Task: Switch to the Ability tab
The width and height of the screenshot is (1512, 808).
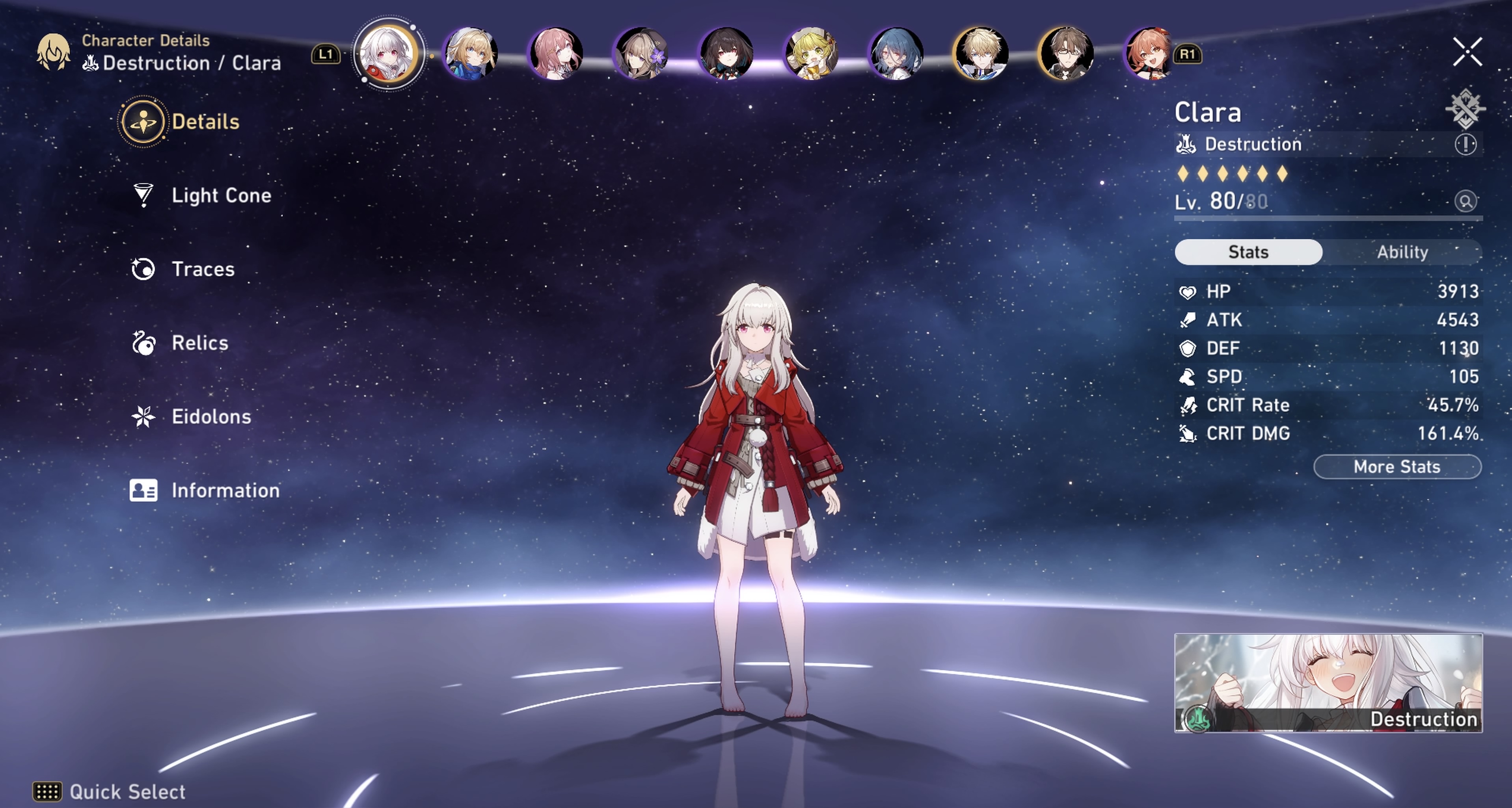Action: pos(1403,252)
